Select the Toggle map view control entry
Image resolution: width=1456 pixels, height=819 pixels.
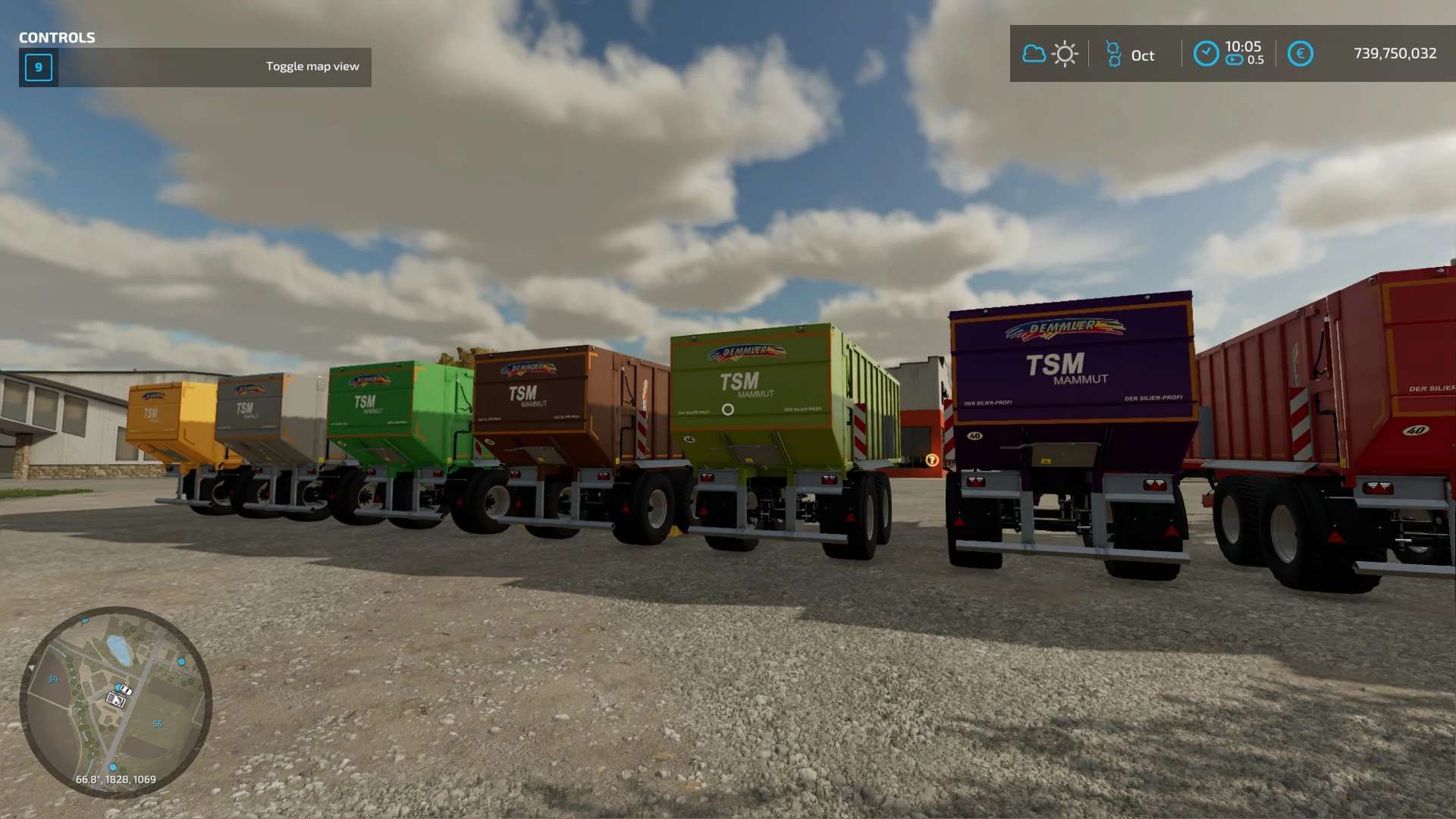(195, 67)
